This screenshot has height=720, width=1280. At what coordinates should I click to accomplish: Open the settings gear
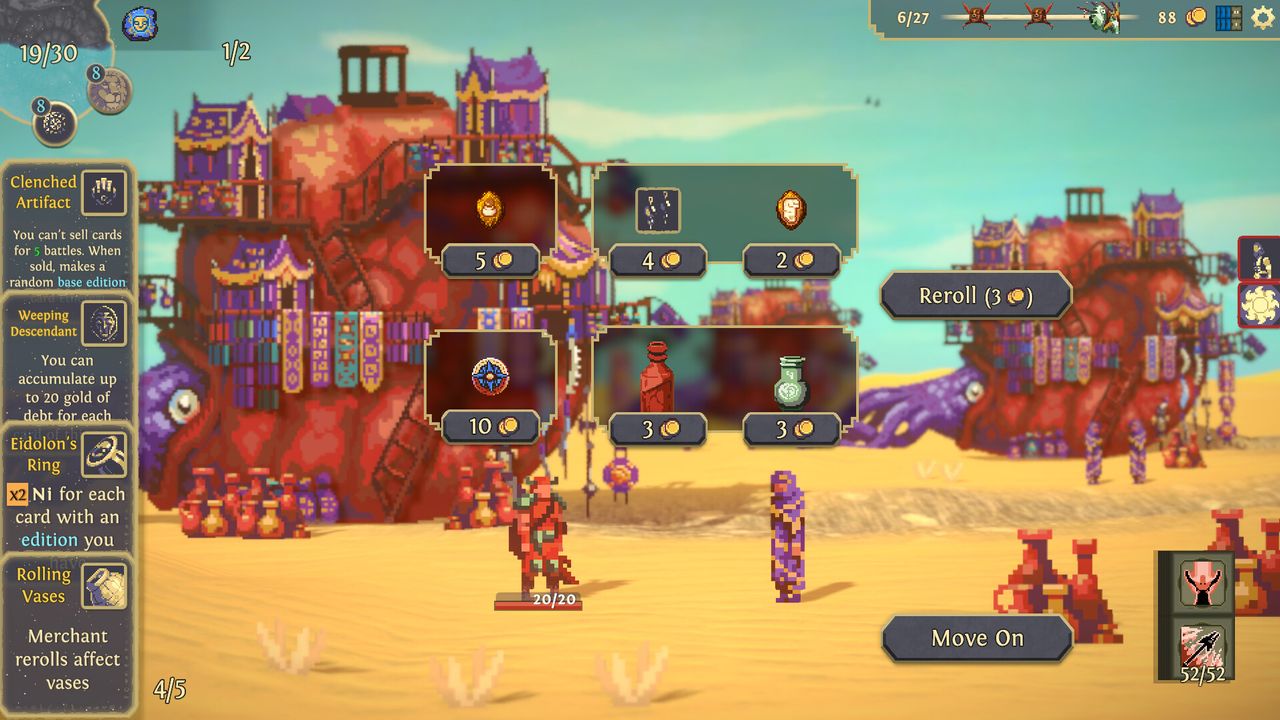(x=1263, y=18)
